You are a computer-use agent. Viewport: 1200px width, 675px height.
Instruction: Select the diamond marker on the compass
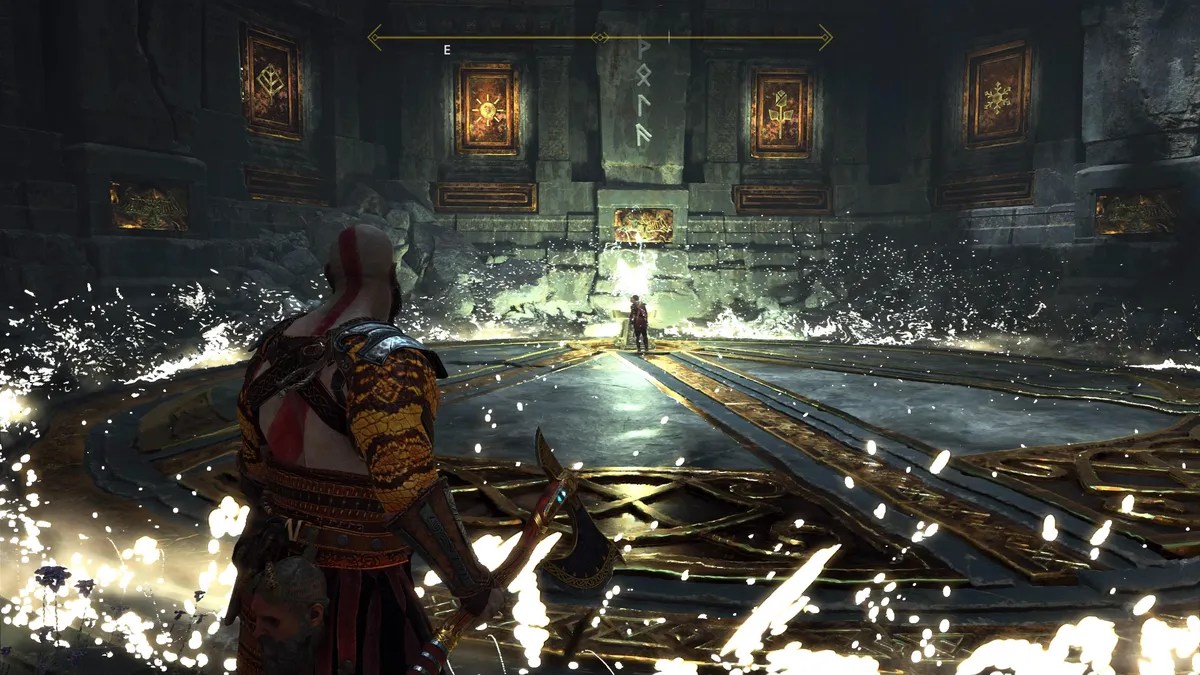(x=600, y=38)
